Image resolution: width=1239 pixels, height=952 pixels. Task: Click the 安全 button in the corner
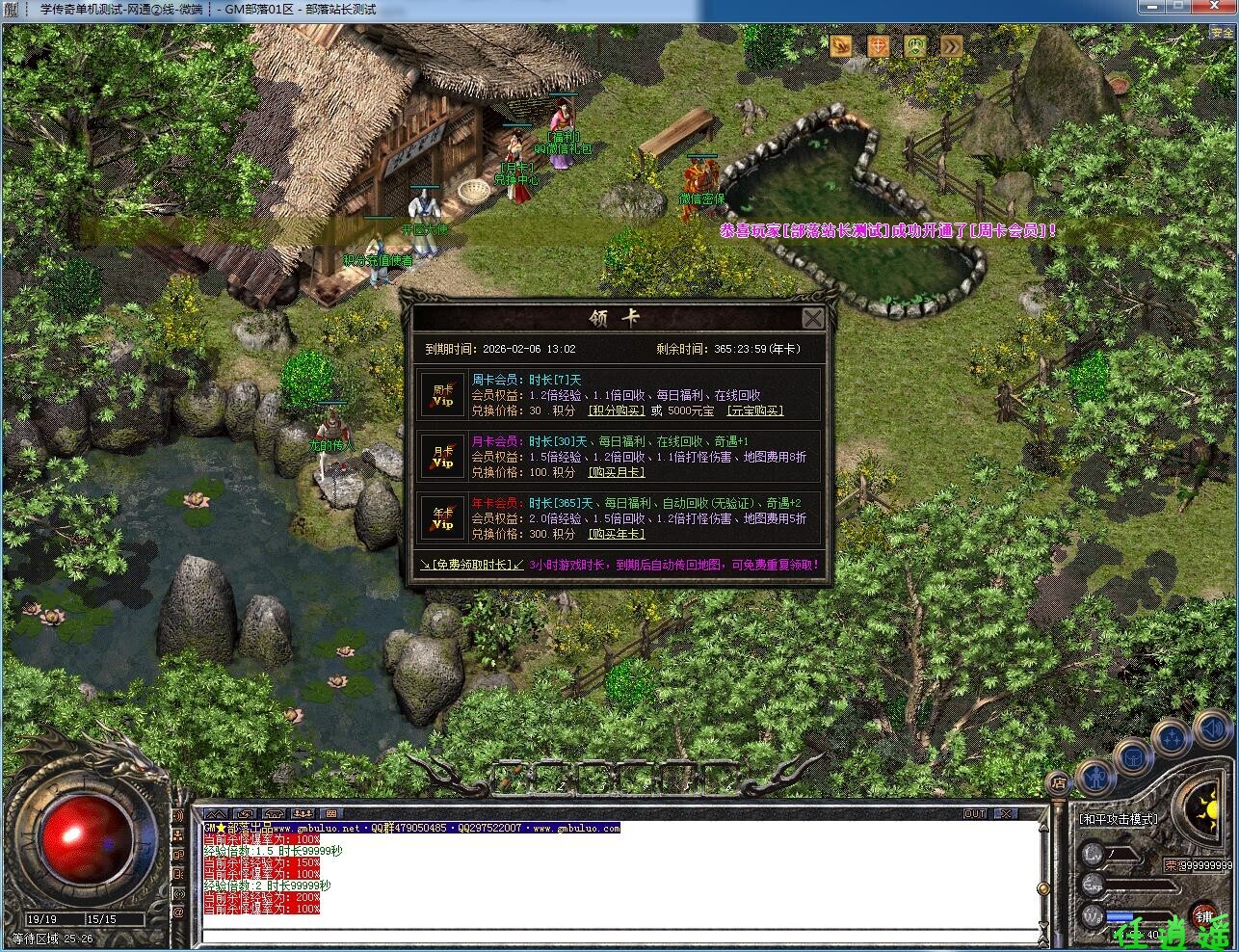[x=1221, y=32]
